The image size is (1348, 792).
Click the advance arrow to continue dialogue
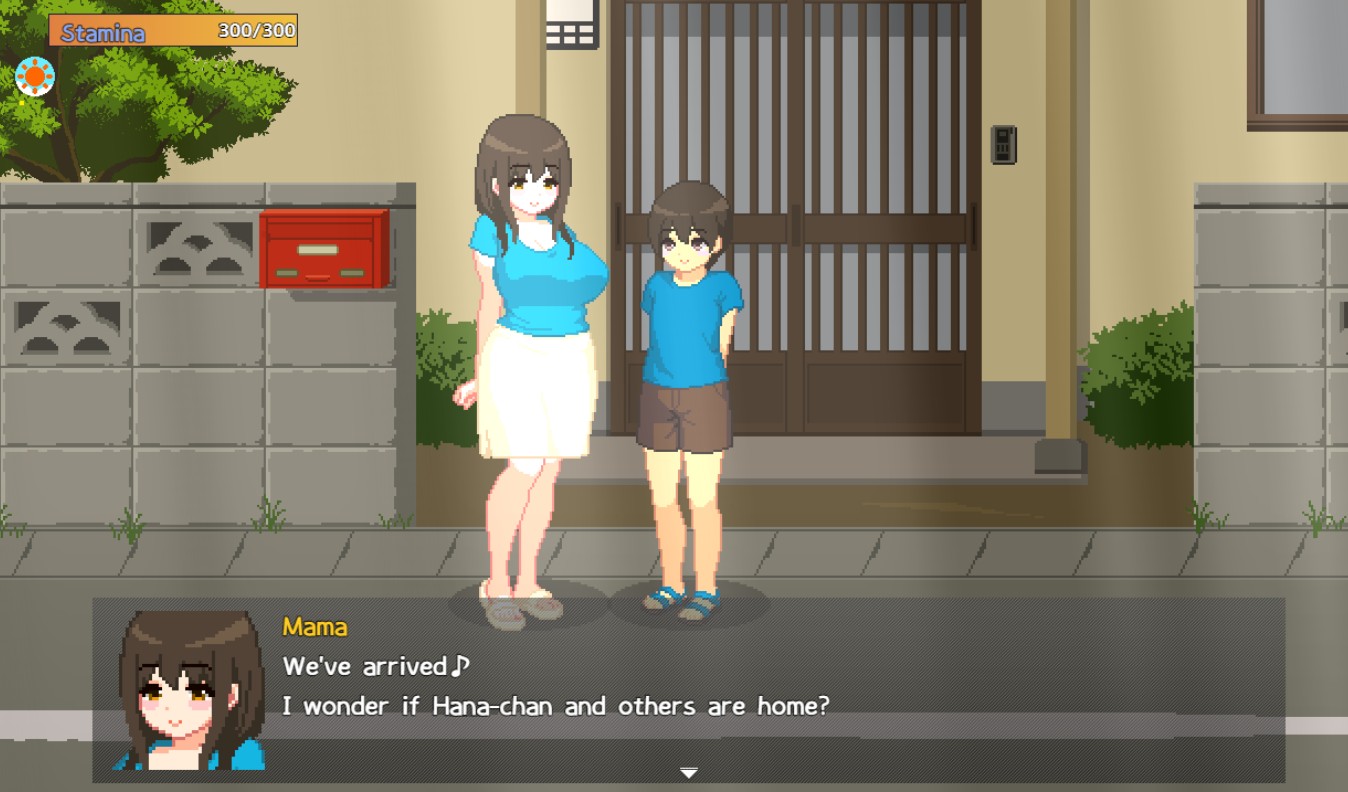click(x=690, y=773)
